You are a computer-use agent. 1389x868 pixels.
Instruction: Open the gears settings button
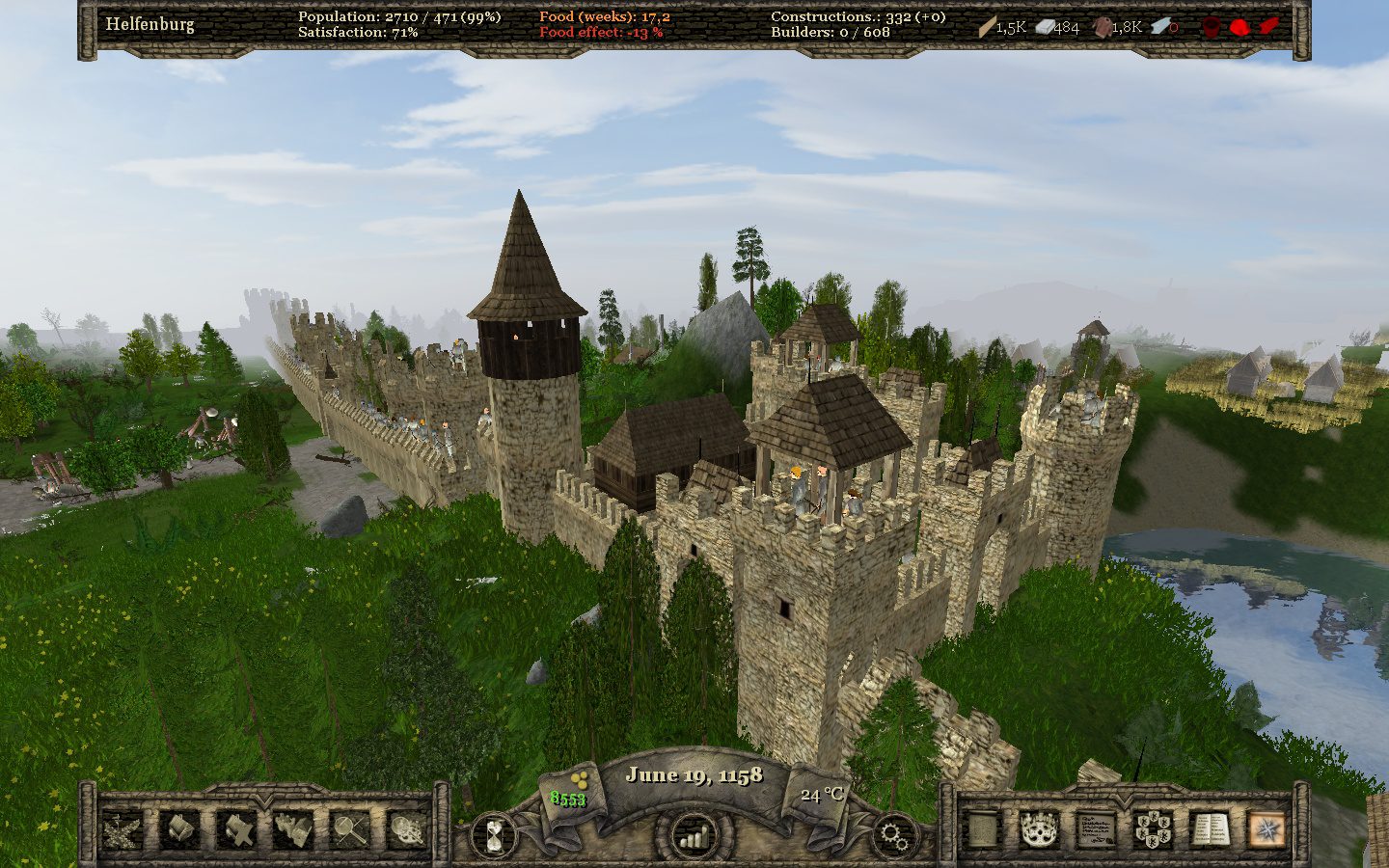pos(894,835)
